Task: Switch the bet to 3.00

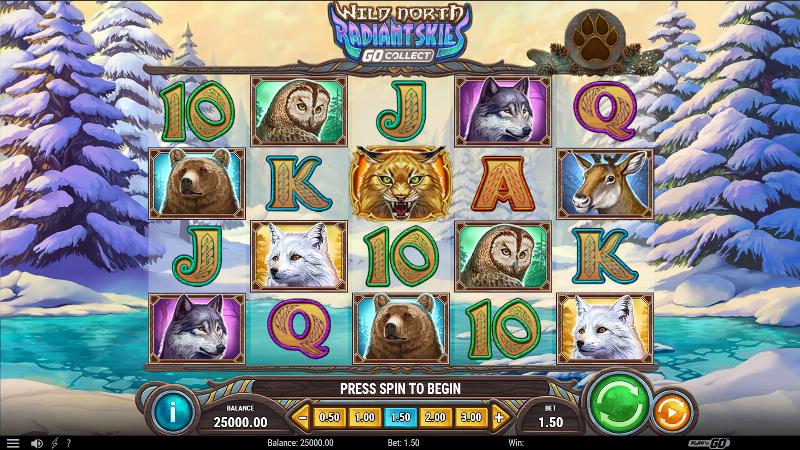Action: click(x=470, y=416)
